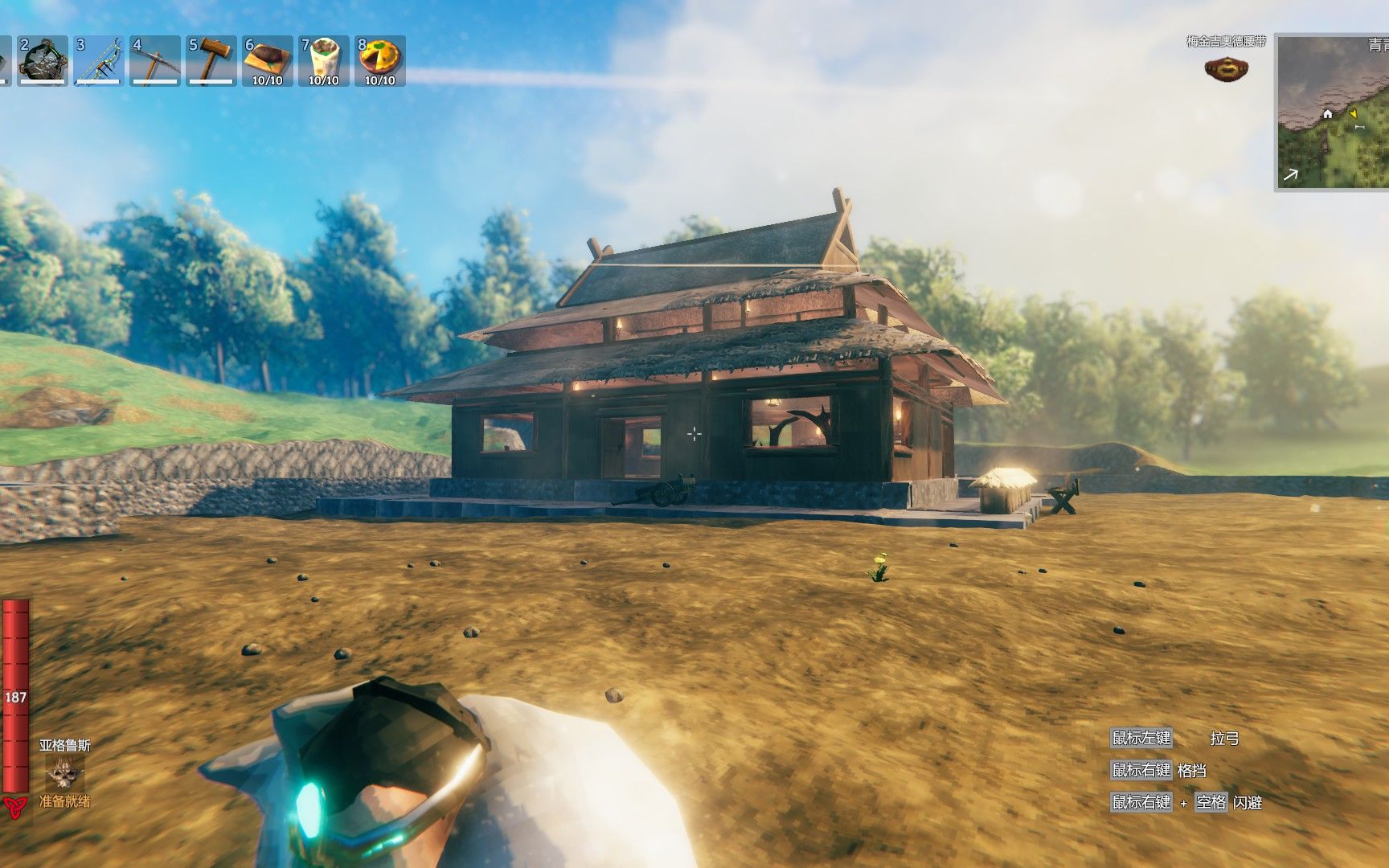Click the Eikthyr forsaken power icon
Viewport: 1389px width, 868px height.
tap(64, 773)
